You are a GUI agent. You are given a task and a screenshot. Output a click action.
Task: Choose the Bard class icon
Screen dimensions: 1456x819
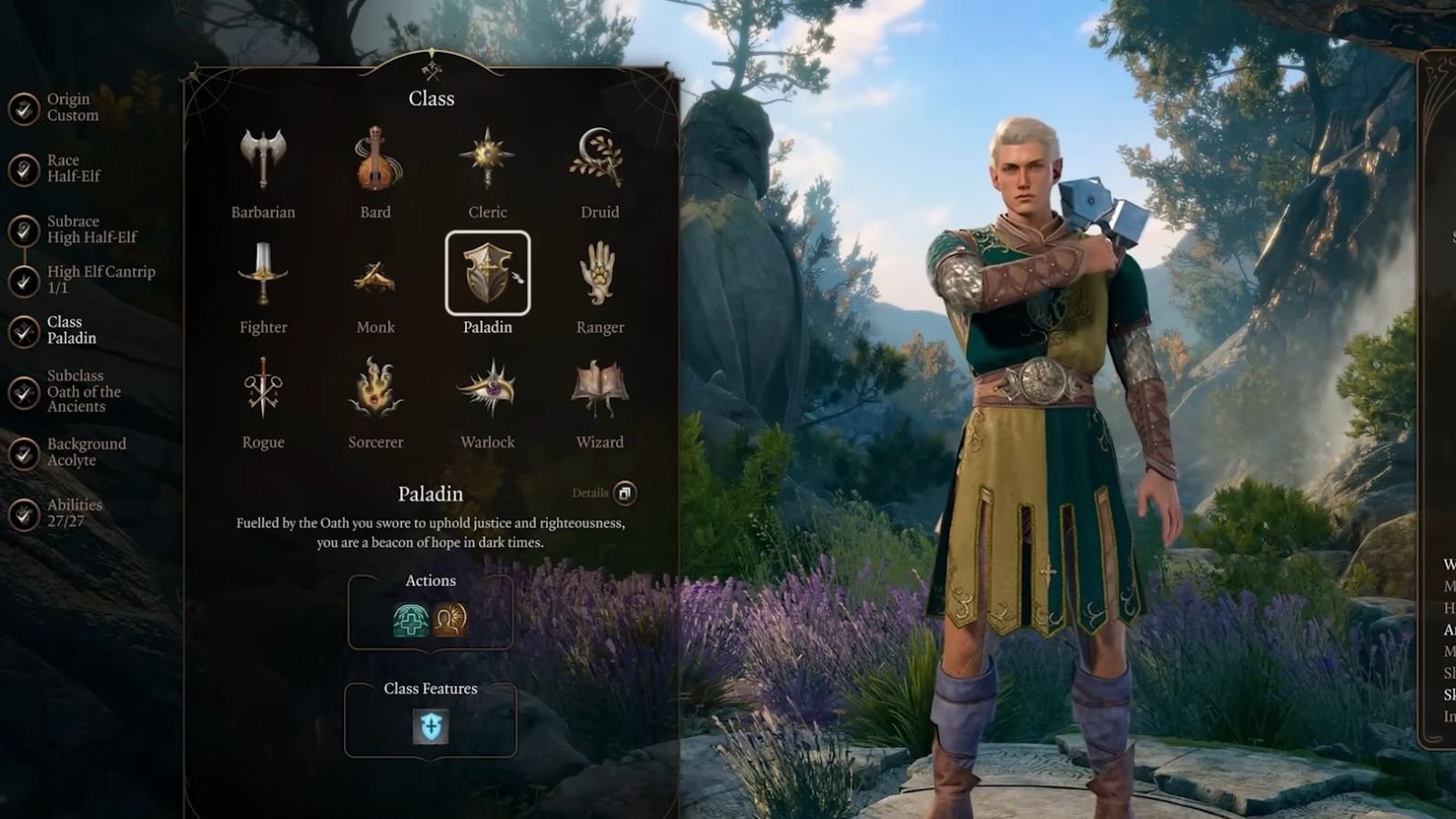(375, 160)
